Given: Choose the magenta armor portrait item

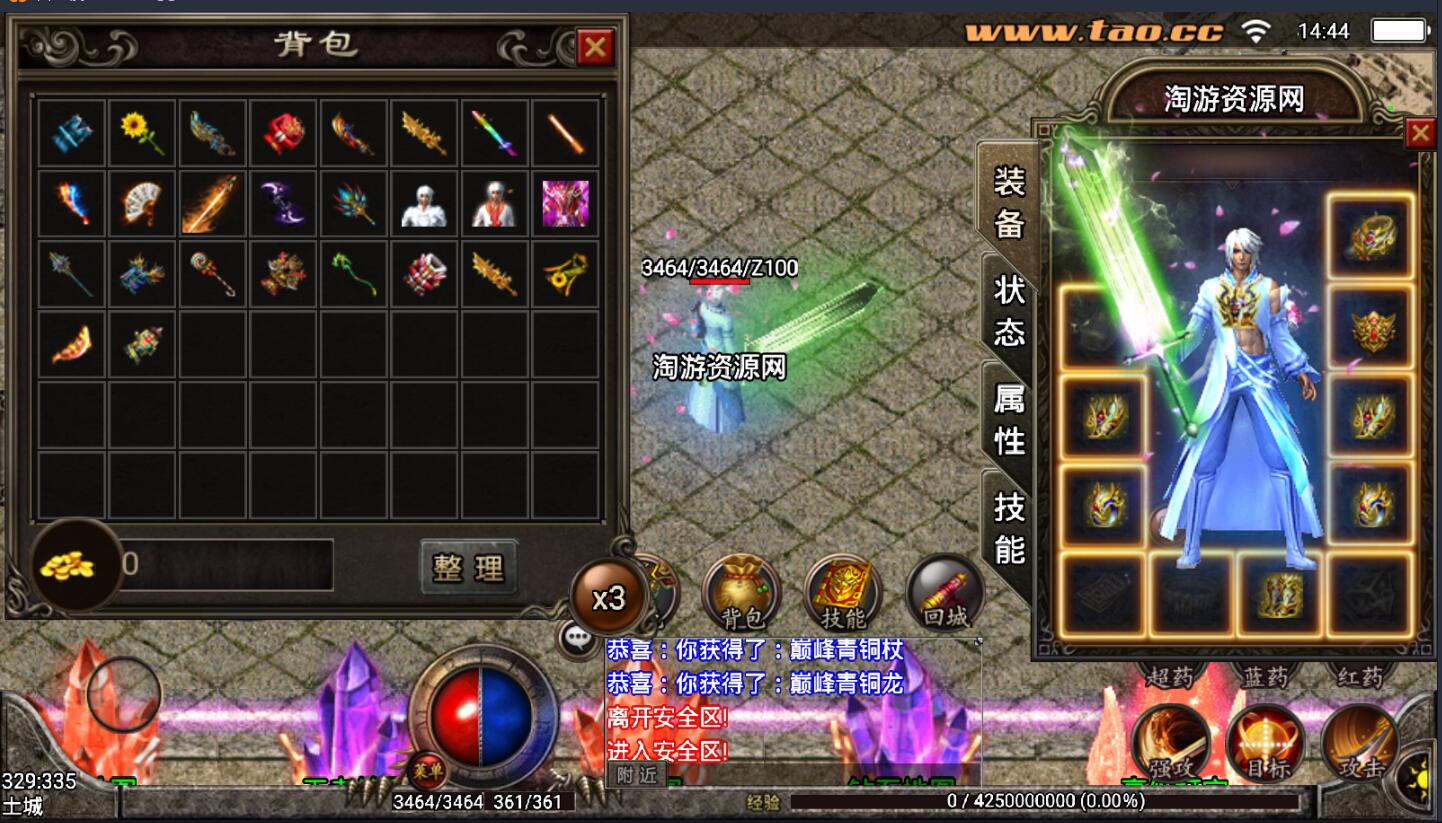Looking at the screenshot, I should pos(565,203).
